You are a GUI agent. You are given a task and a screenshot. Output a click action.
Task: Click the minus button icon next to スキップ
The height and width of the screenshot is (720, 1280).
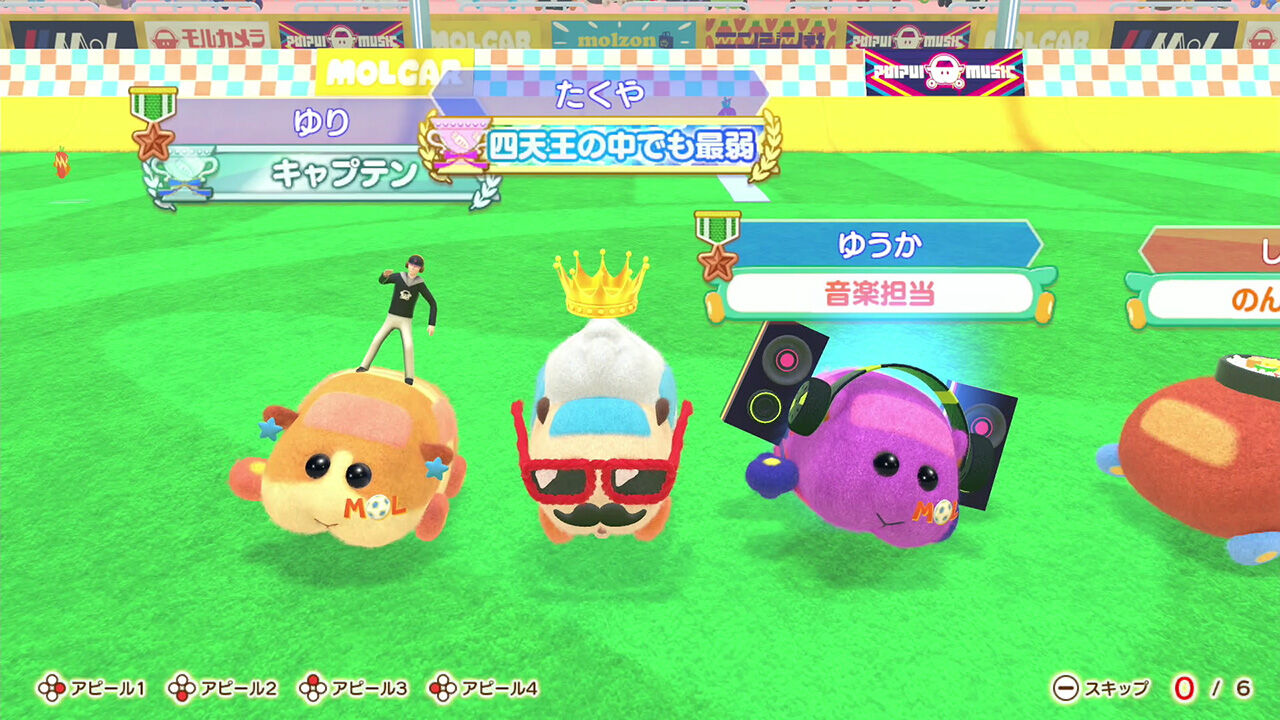[x=1063, y=688]
